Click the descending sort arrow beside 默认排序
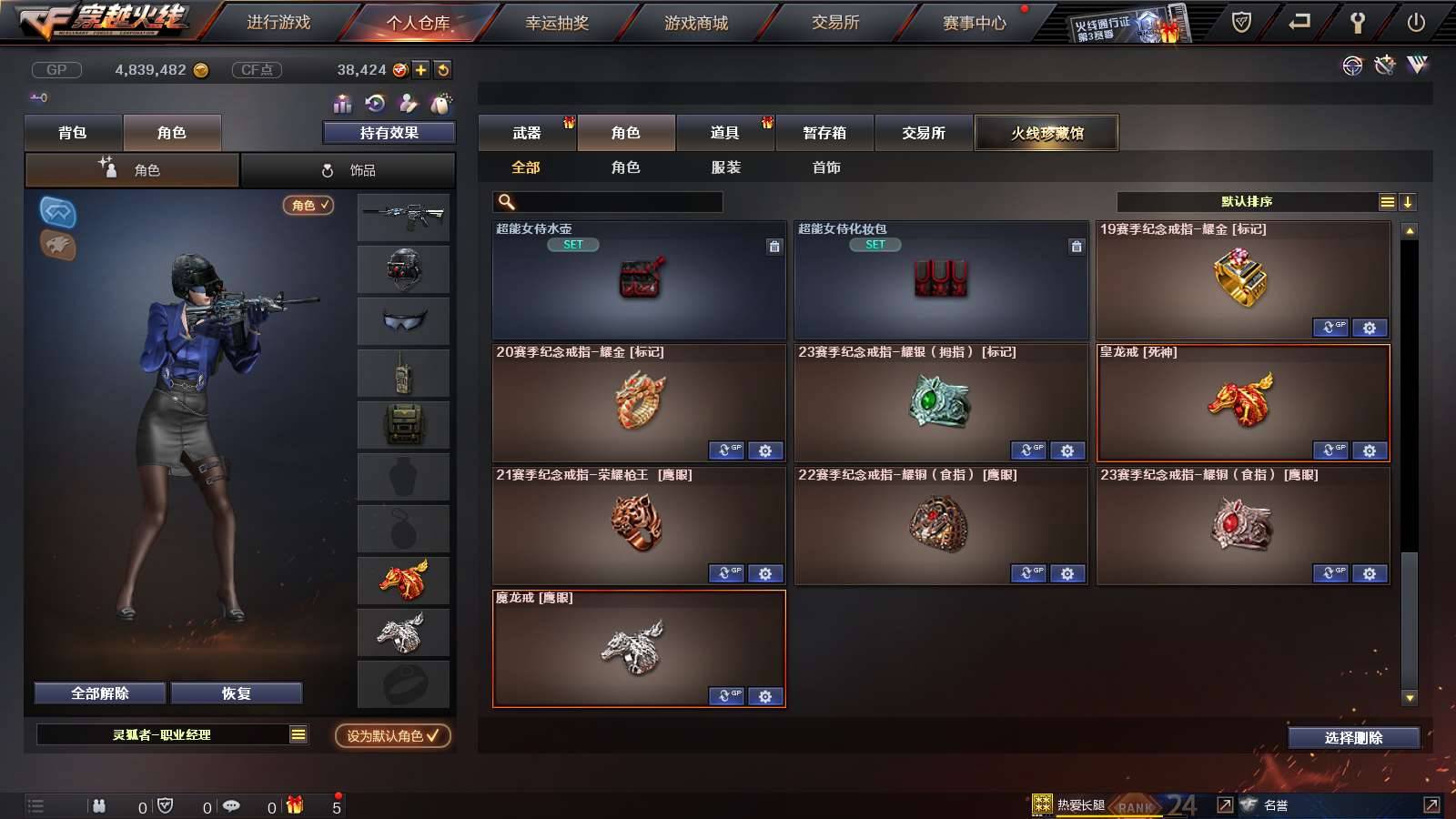The image size is (1456, 819). (x=1407, y=201)
